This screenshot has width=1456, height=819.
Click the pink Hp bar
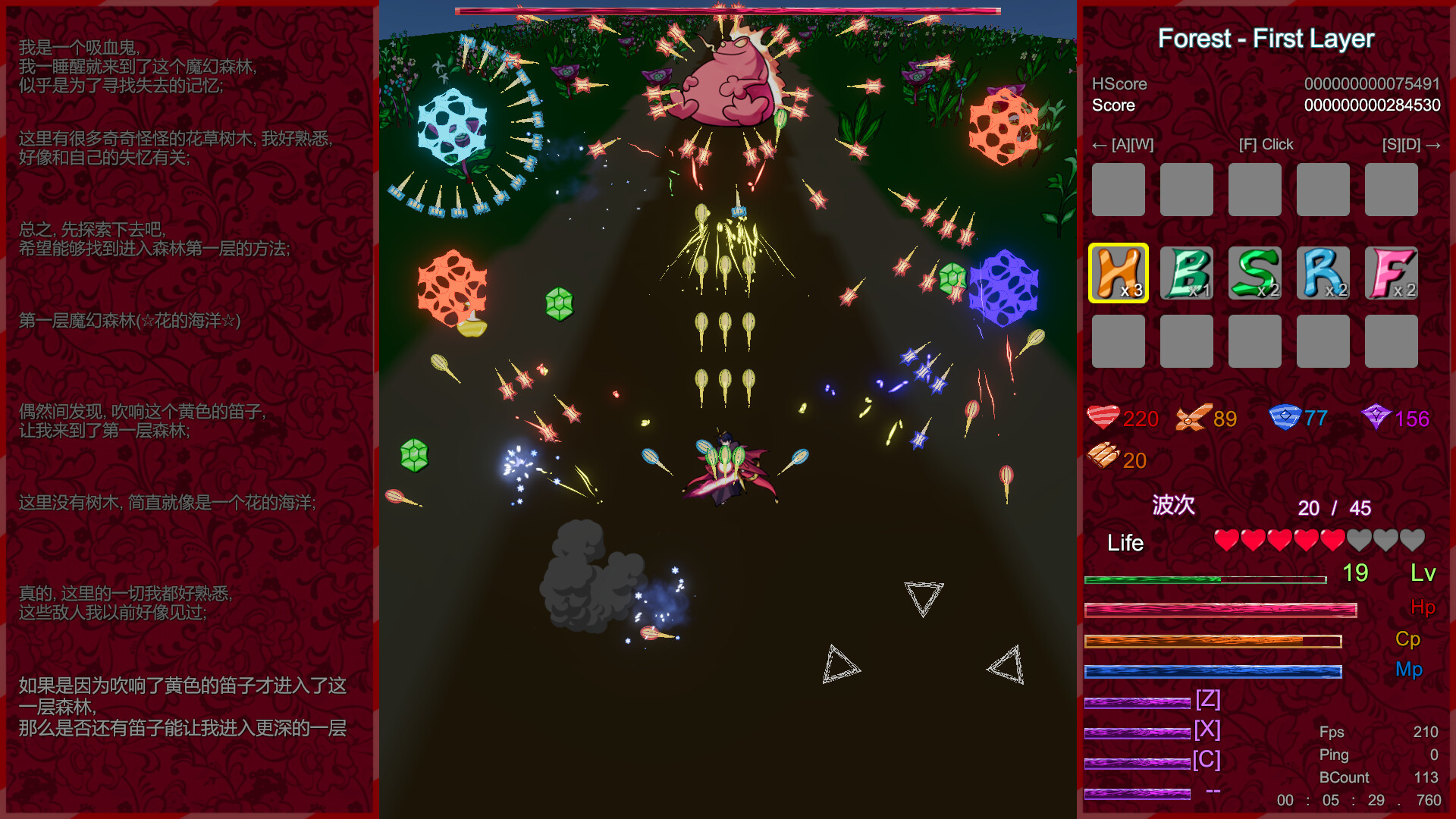[1221, 609]
